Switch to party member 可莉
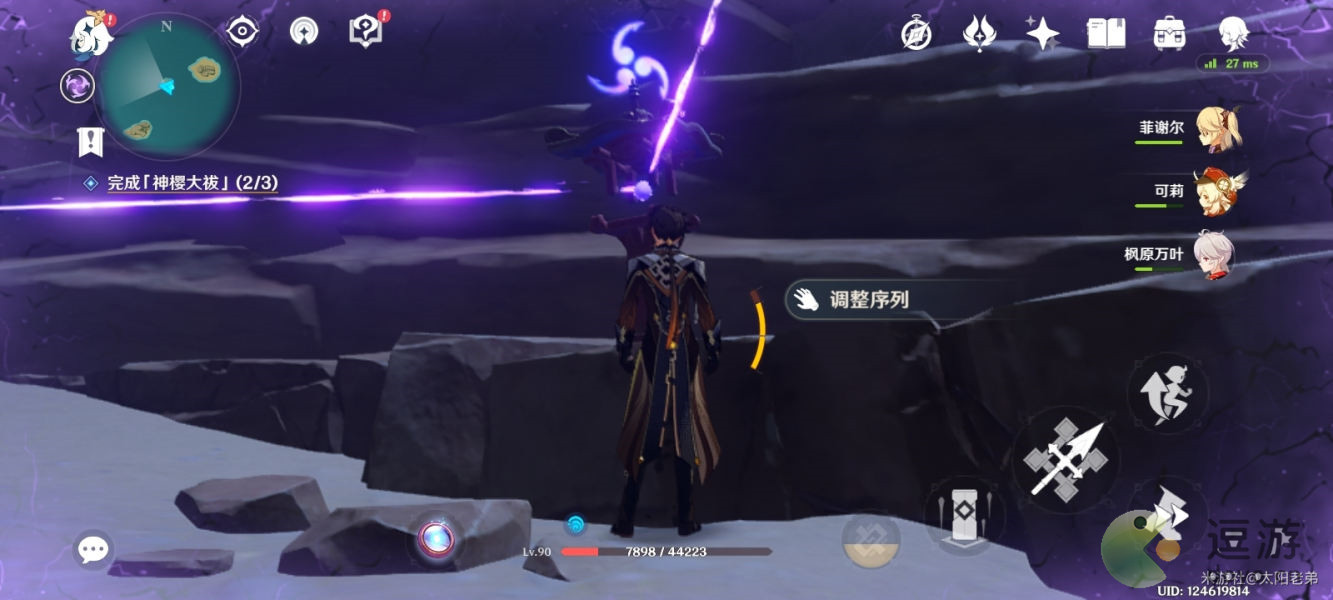The image size is (1333, 600). click(1215, 192)
